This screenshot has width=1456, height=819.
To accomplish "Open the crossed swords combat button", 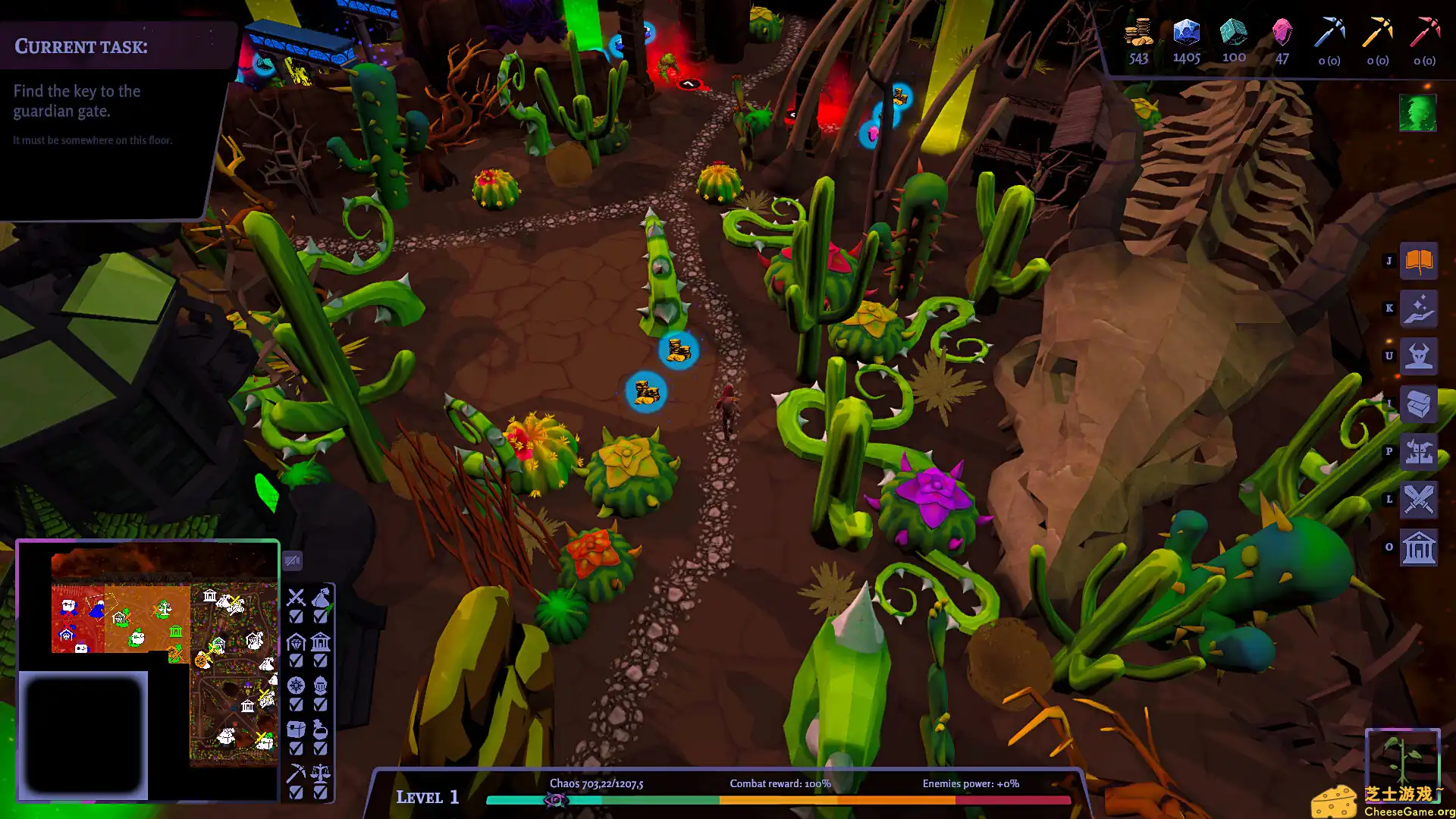I will 1418,500.
